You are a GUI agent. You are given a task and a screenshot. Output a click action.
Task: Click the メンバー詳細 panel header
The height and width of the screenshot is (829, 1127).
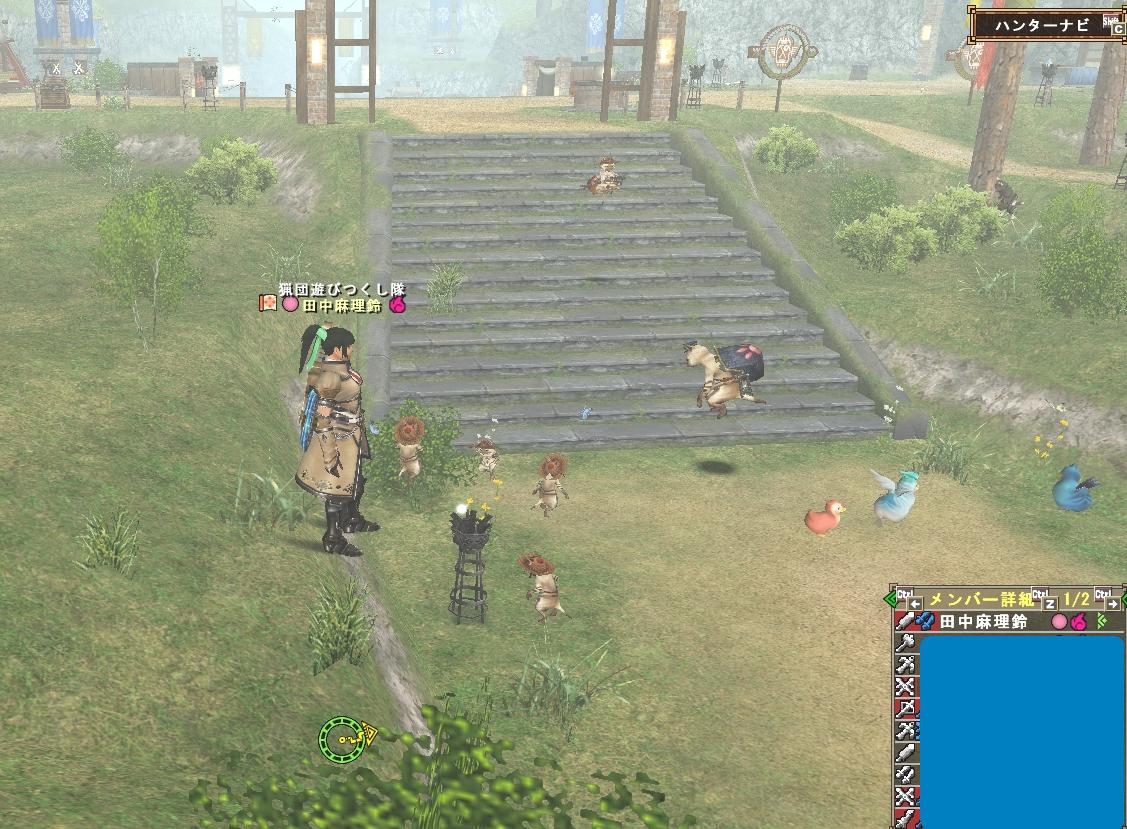tap(980, 600)
